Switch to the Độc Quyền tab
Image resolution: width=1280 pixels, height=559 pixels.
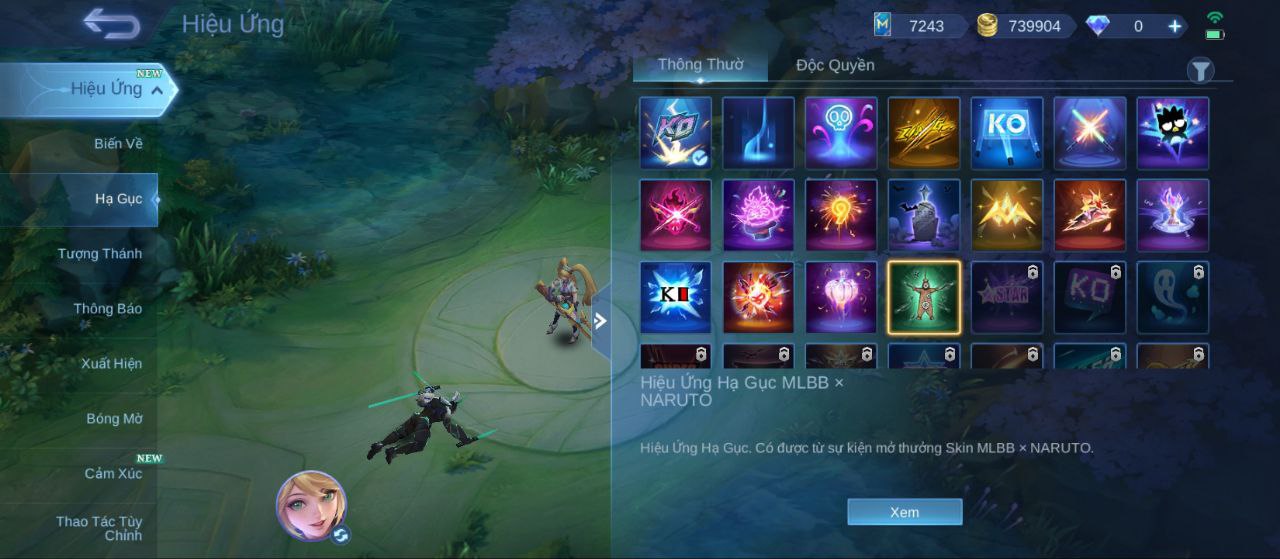835,66
